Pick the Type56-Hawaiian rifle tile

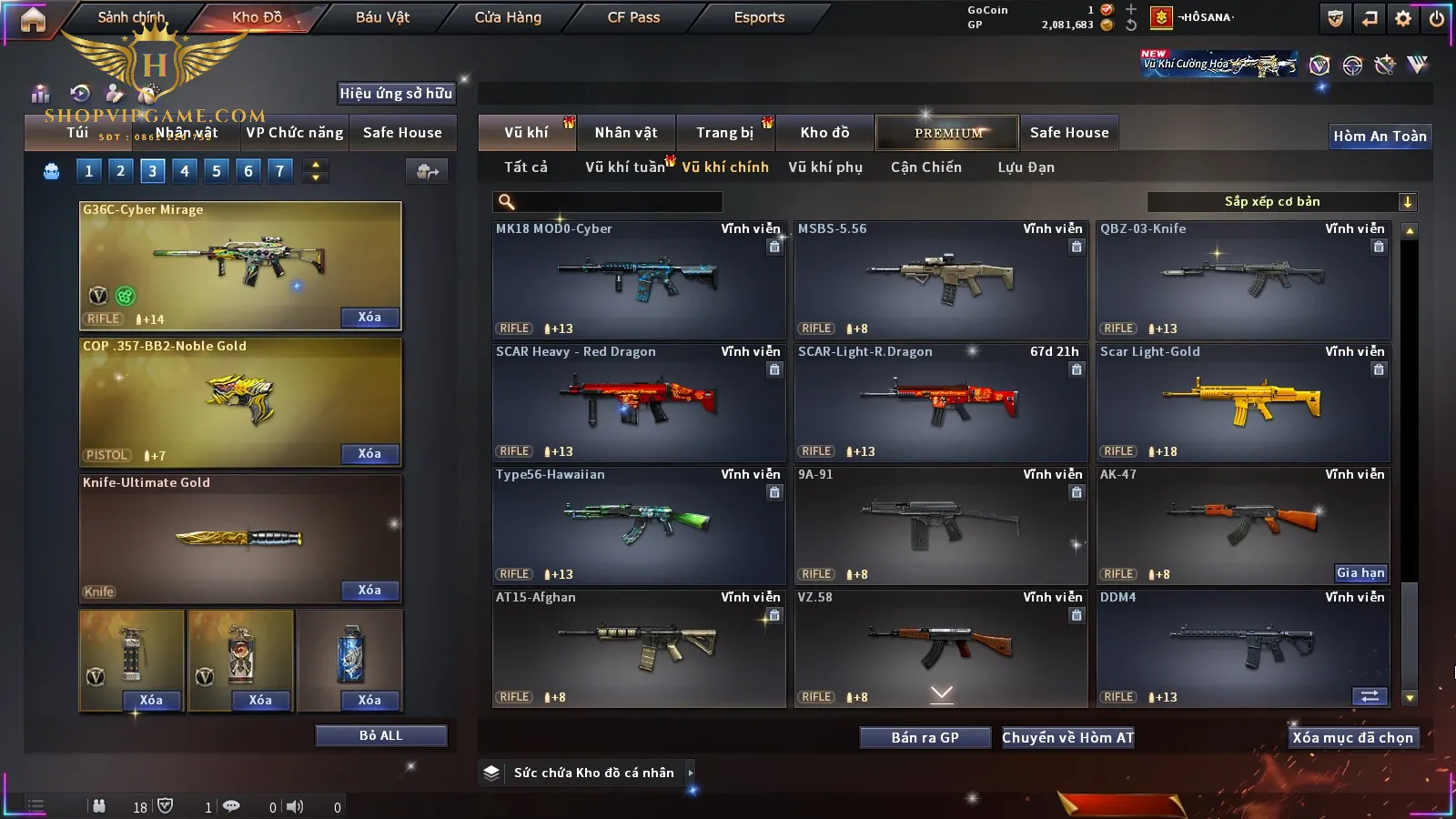[638, 525]
